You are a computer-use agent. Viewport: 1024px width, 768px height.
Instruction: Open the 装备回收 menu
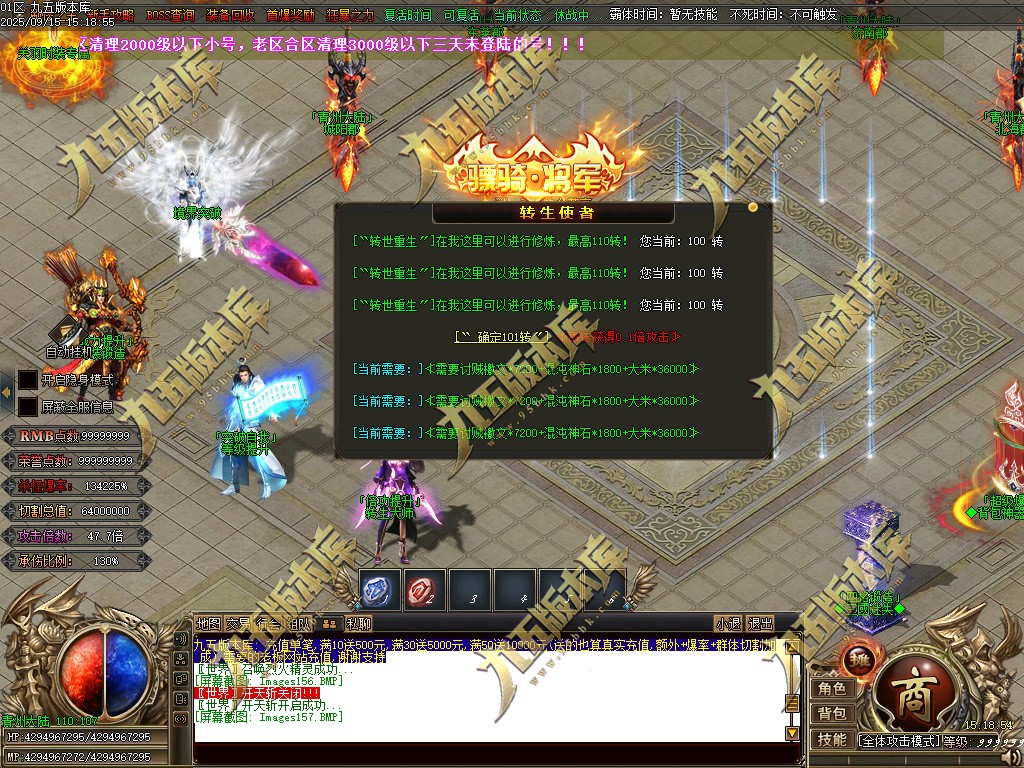tap(230, 16)
